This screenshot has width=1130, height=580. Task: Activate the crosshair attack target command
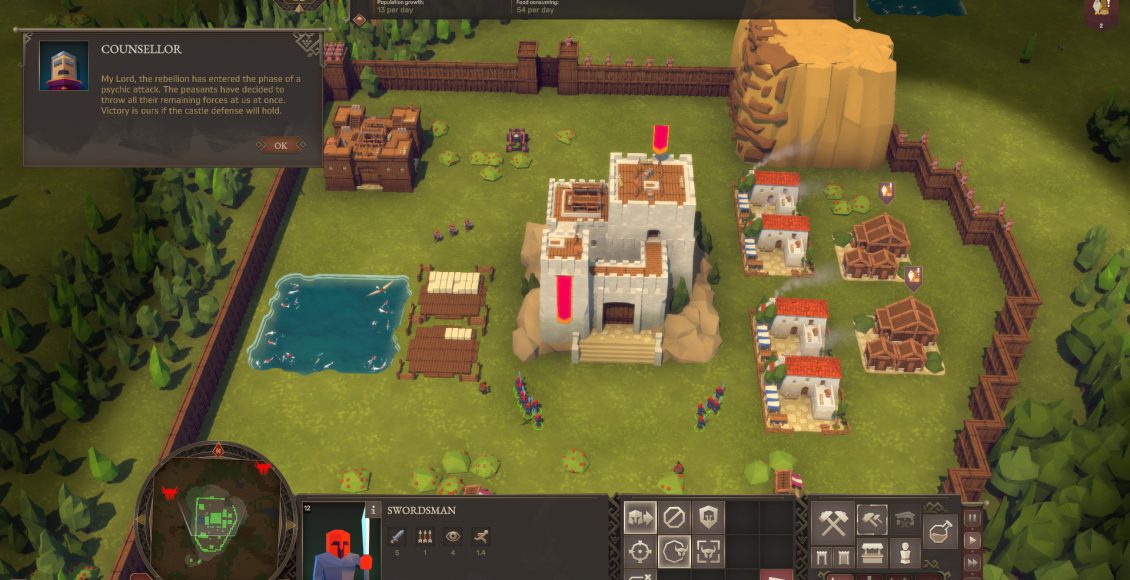(x=640, y=551)
